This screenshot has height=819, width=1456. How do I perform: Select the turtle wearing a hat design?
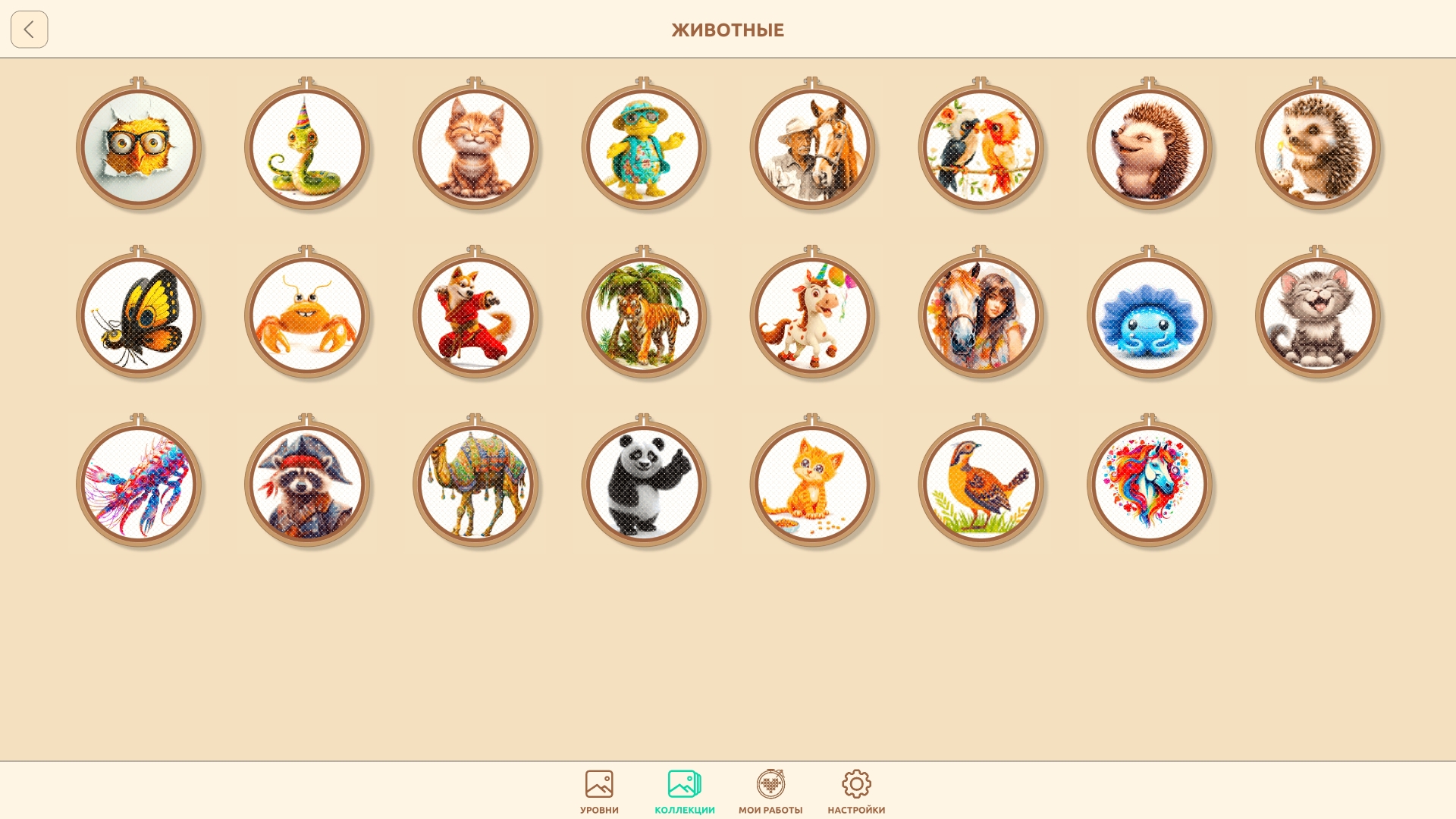pos(644,148)
